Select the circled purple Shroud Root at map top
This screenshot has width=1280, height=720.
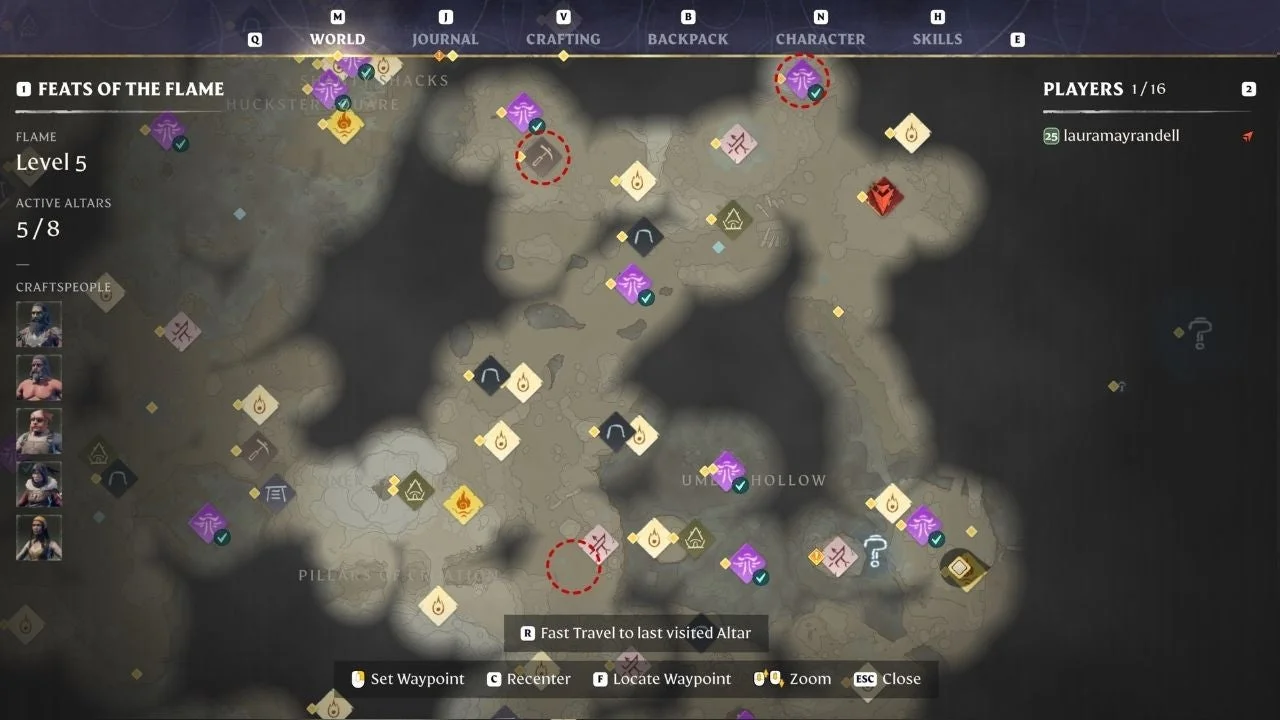[x=801, y=80]
